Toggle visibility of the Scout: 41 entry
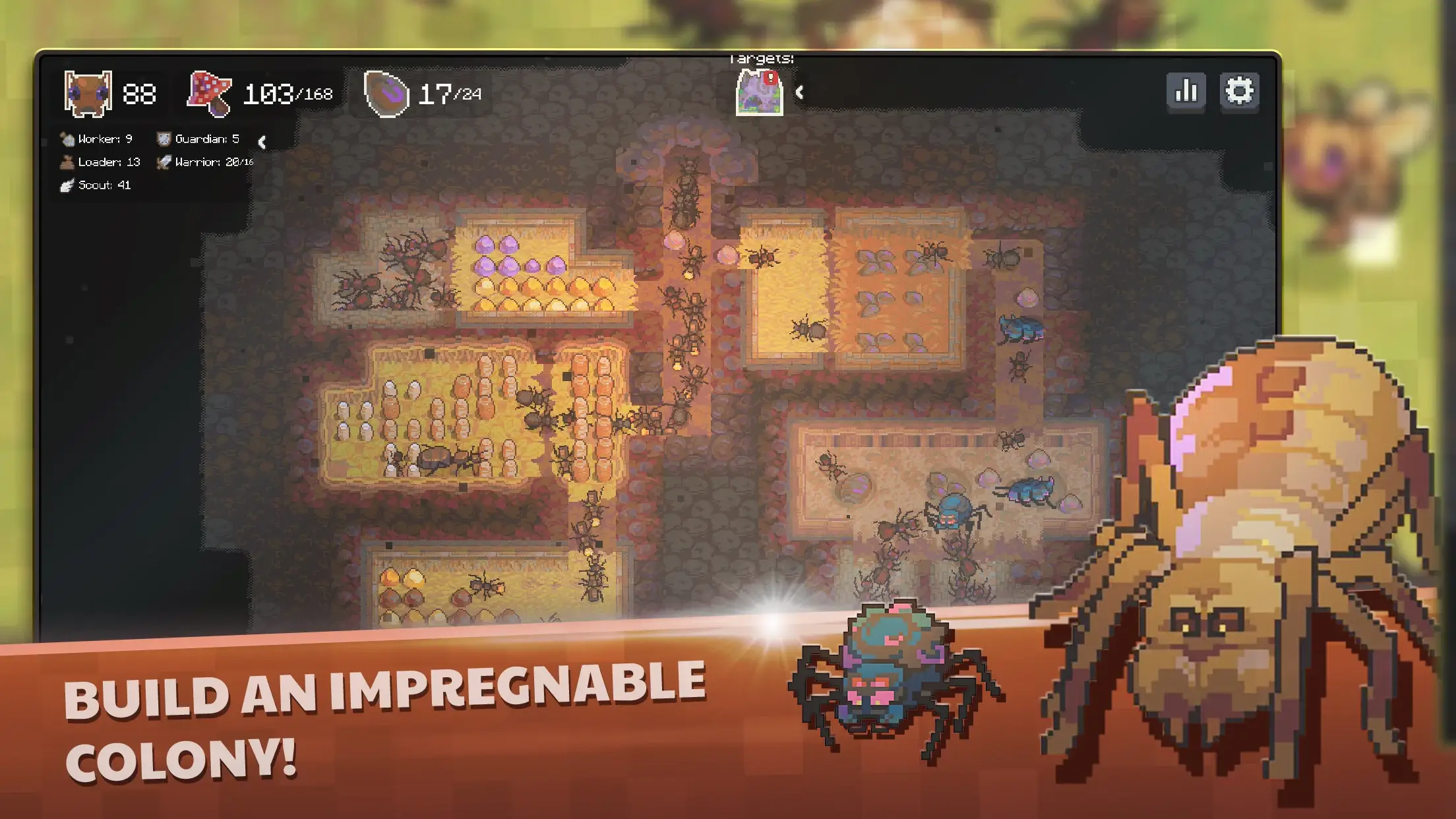 [104, 187]
